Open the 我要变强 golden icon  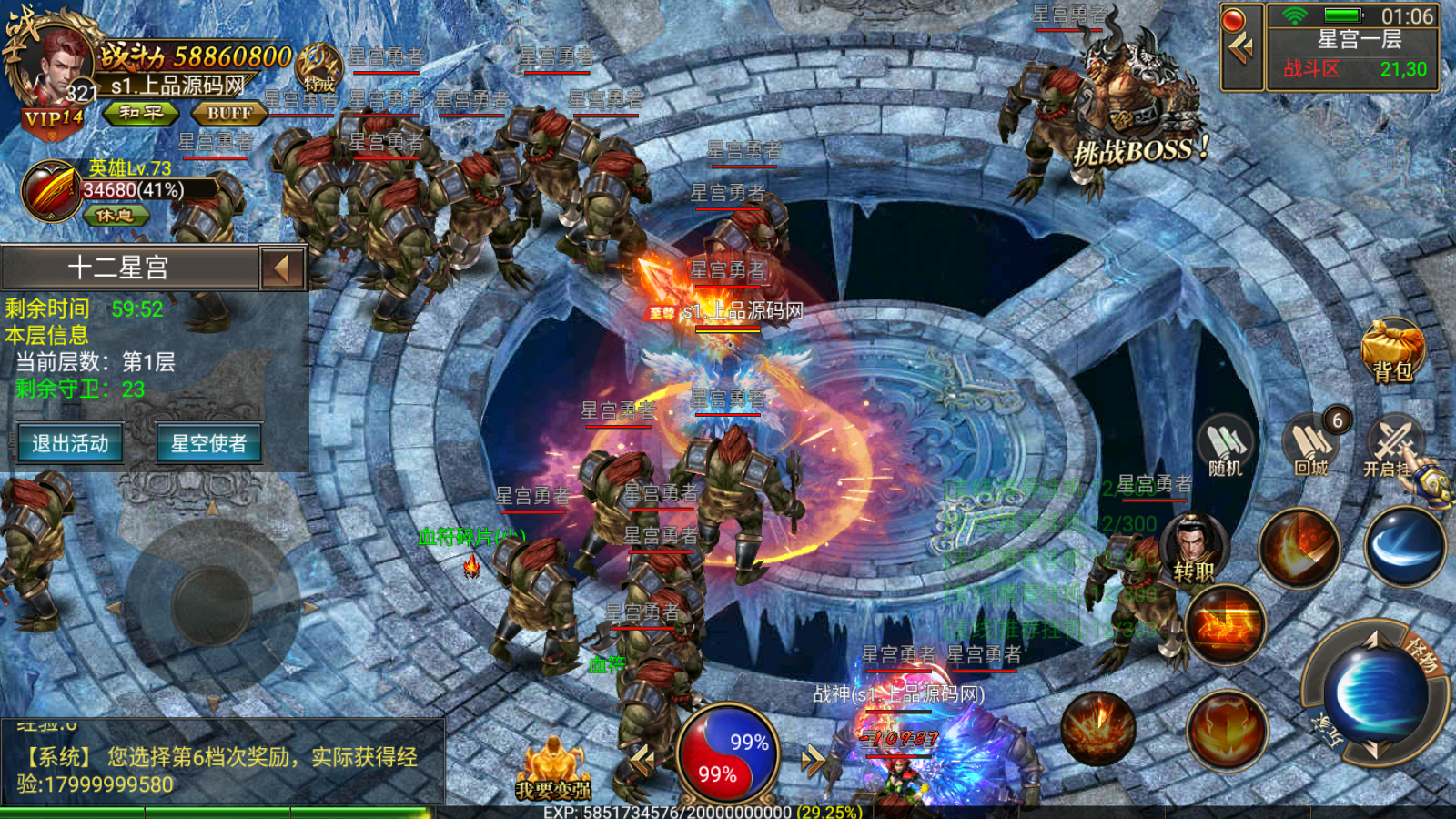point(552,770)
